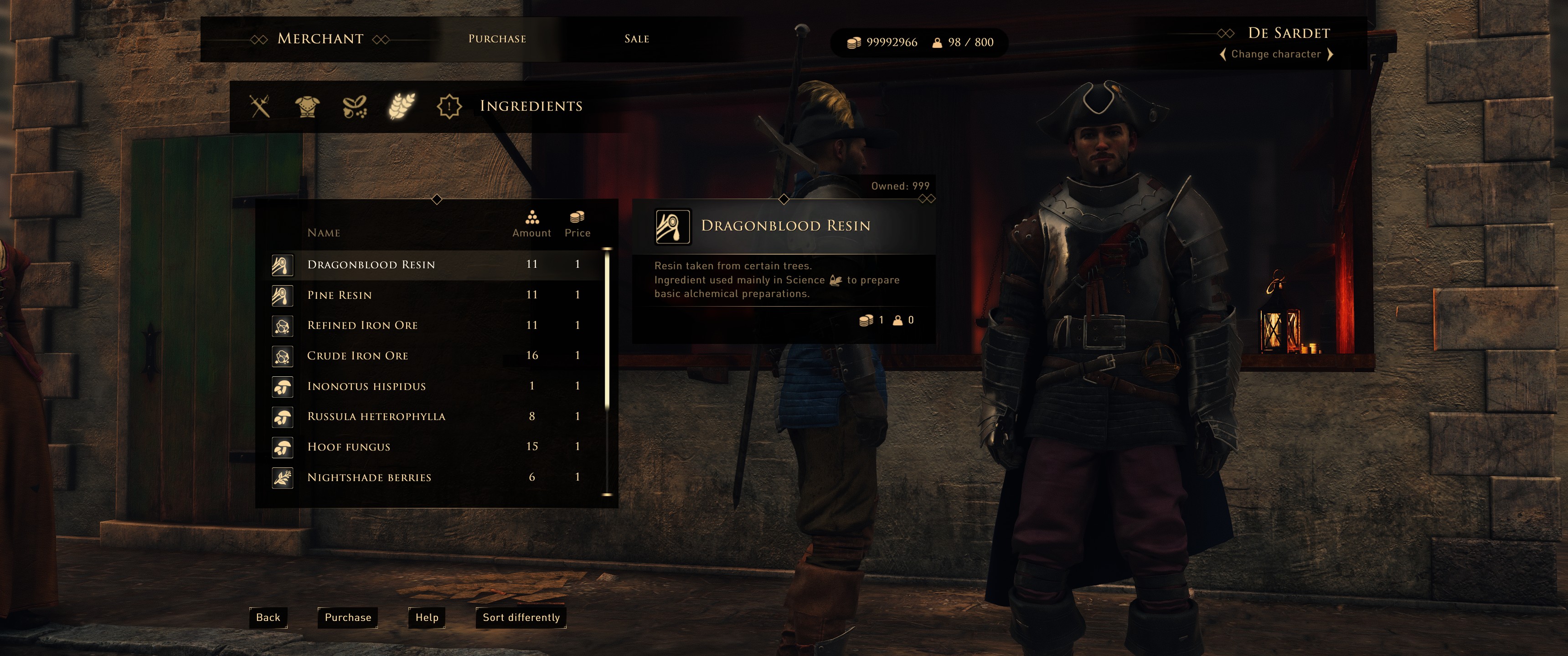Click Sort differently
Viewport: 1568px width, 656px height.
[521, 618]
